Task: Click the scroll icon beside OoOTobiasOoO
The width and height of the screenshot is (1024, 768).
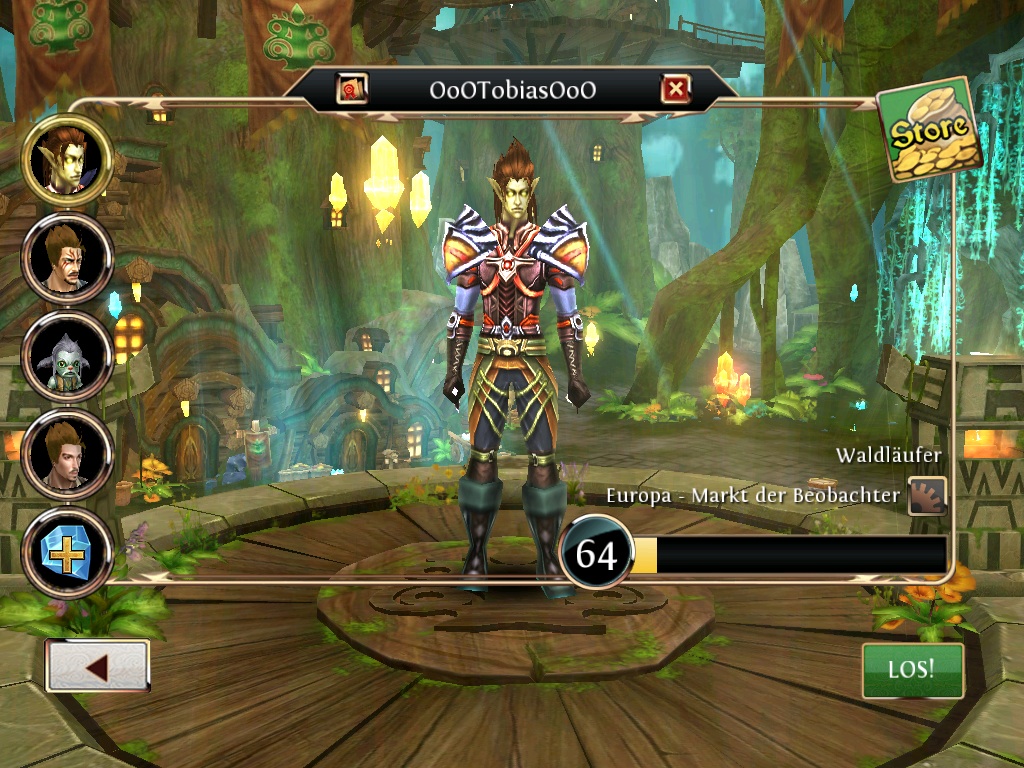Action: (x=351, y=90)
